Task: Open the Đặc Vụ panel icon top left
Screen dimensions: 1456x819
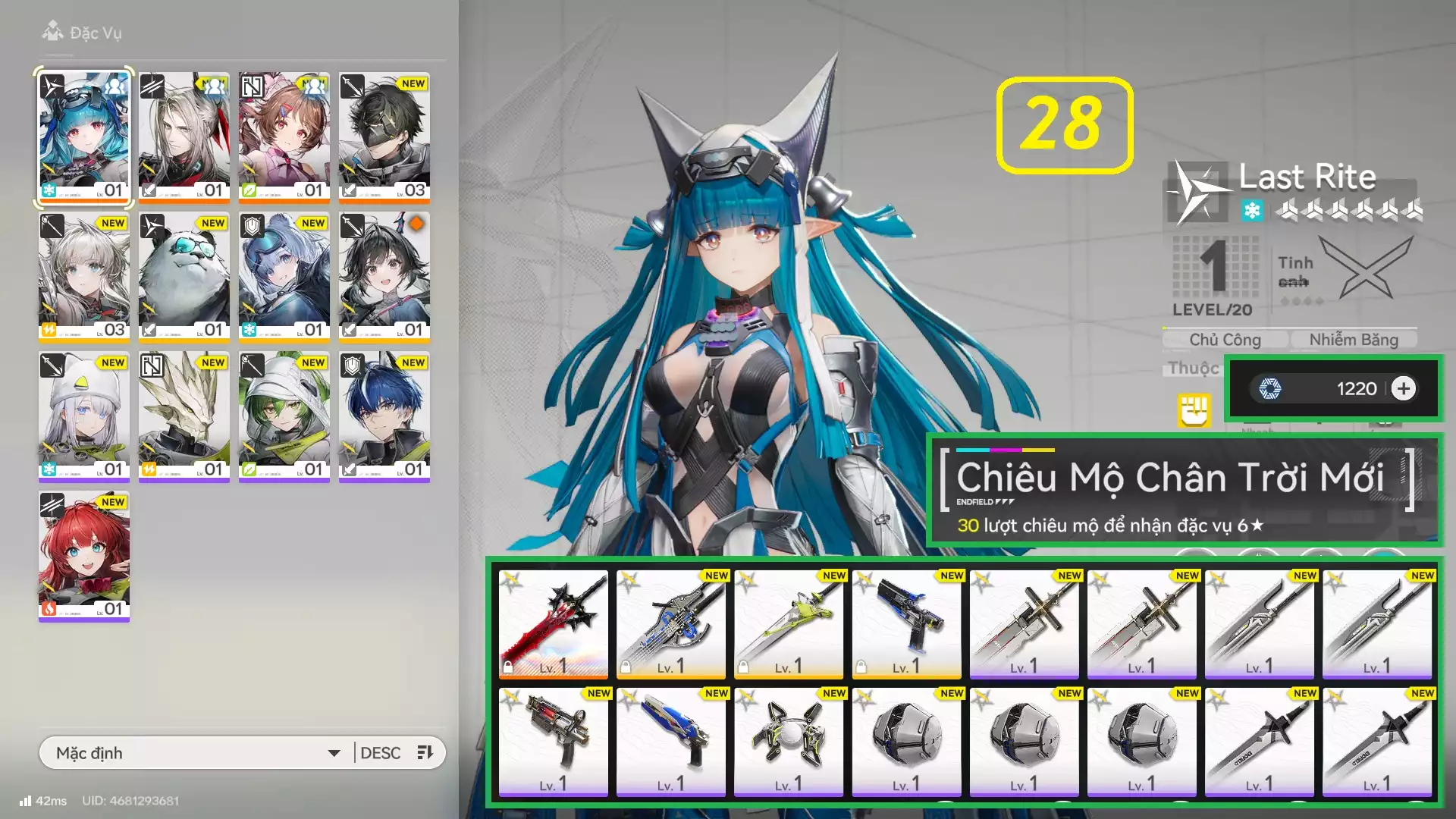Action: [x=52, y=33]
